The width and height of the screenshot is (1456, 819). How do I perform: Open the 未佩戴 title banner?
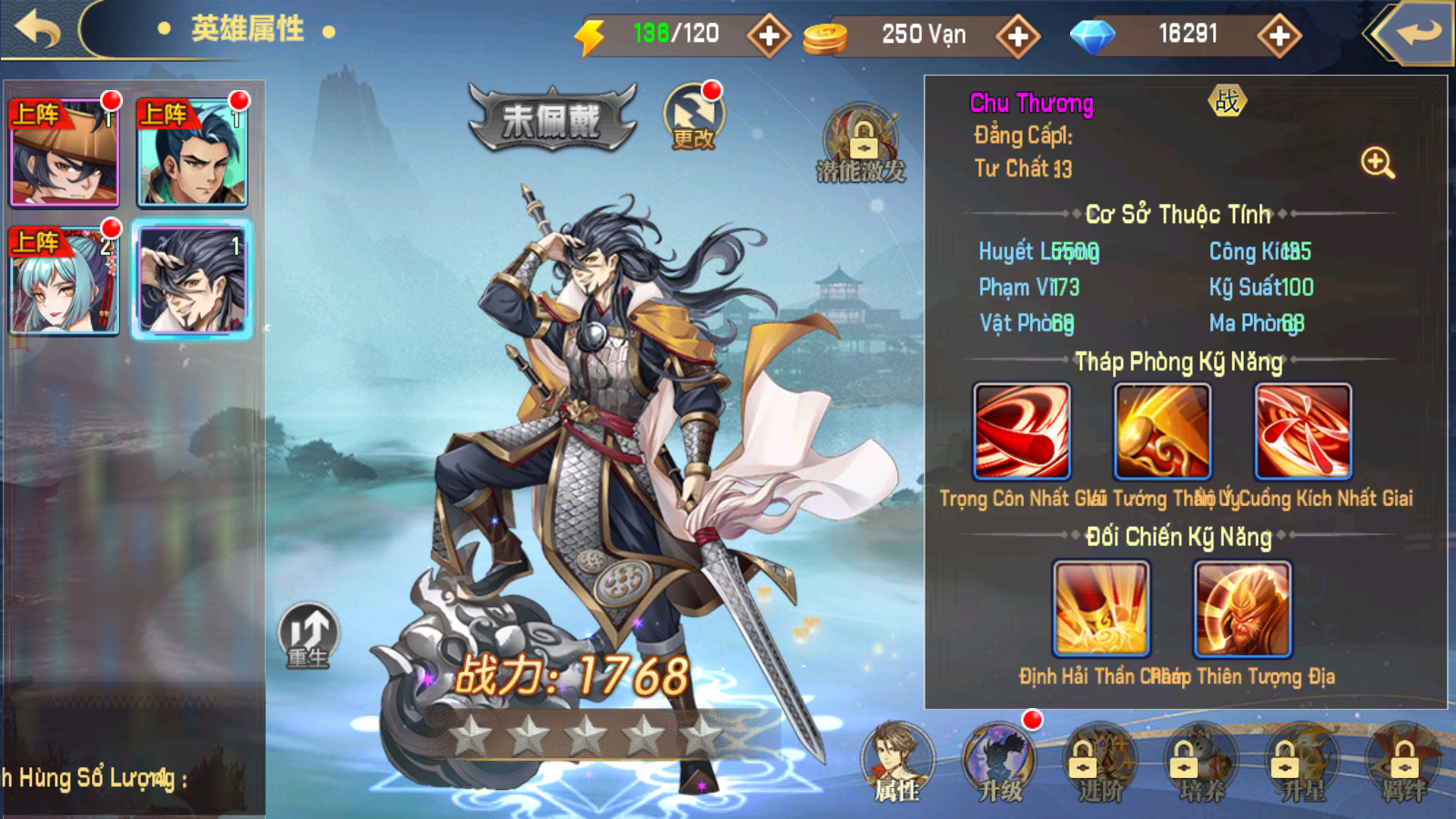(552, 118)
